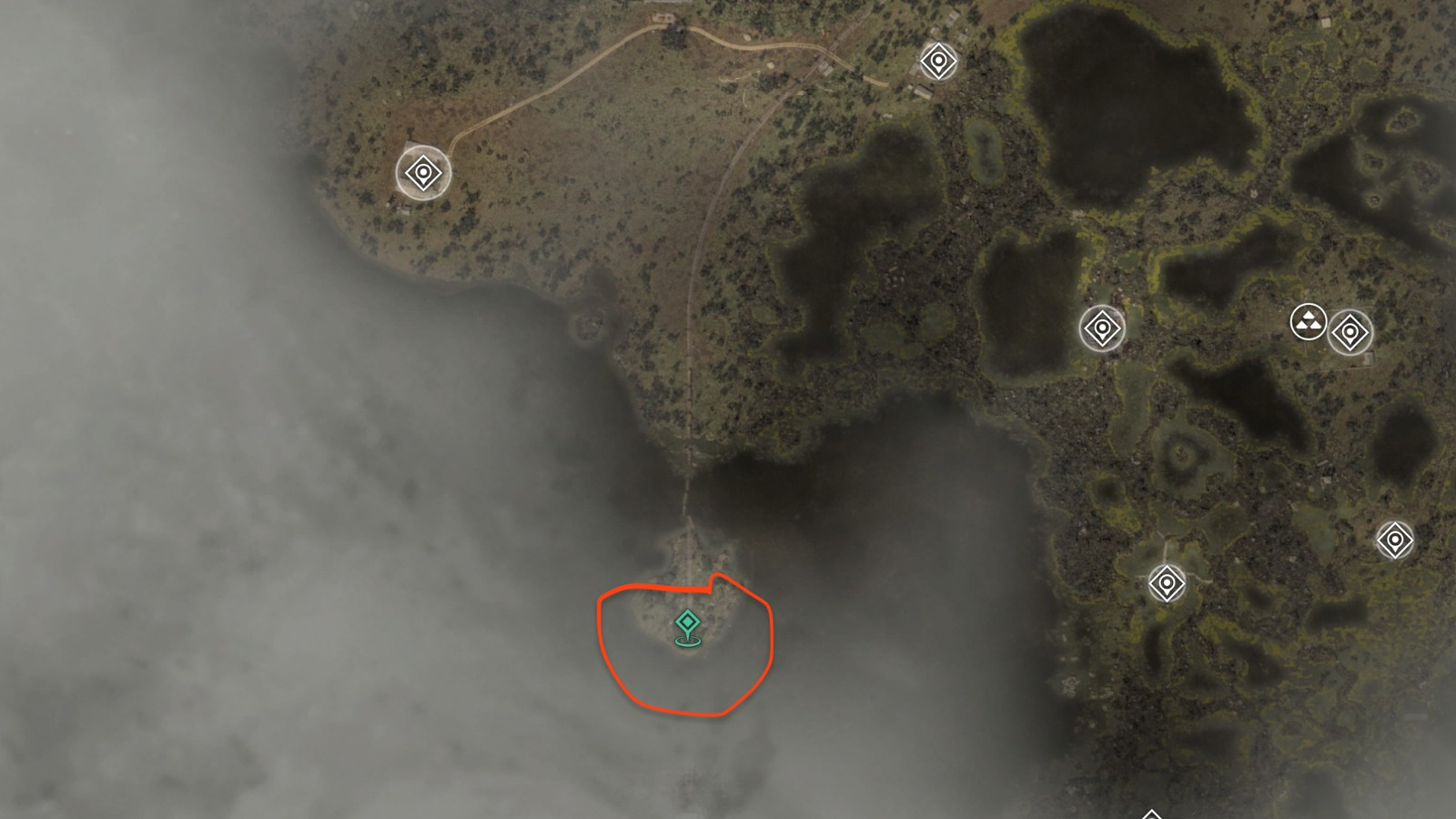Select the guide marker near the yellow marsh vegetation
The height and width of the screenshot is (819, 1456).
1168,583
